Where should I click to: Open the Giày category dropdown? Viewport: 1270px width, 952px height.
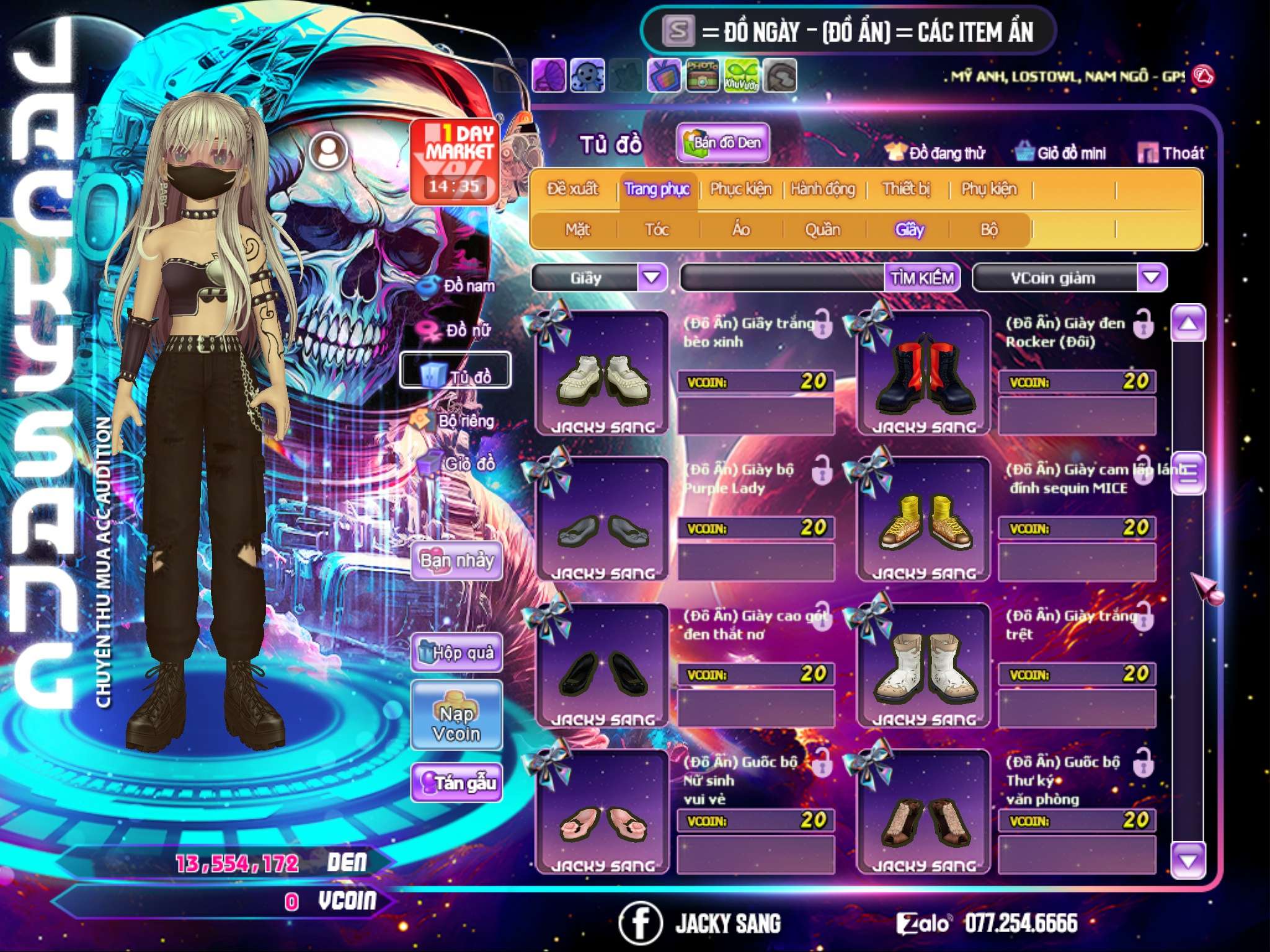tap(652, 277)
